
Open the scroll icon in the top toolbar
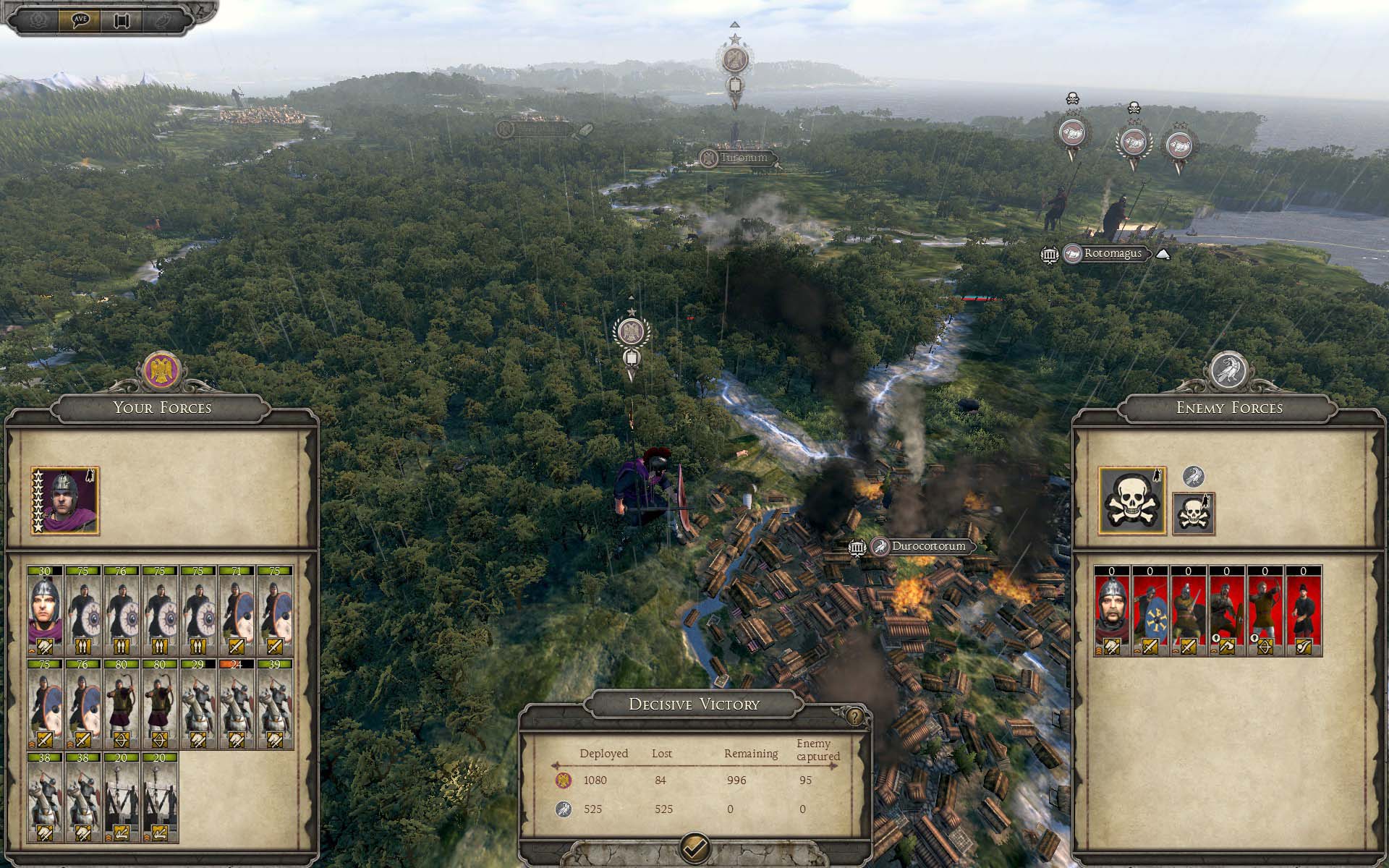(122, 20)
